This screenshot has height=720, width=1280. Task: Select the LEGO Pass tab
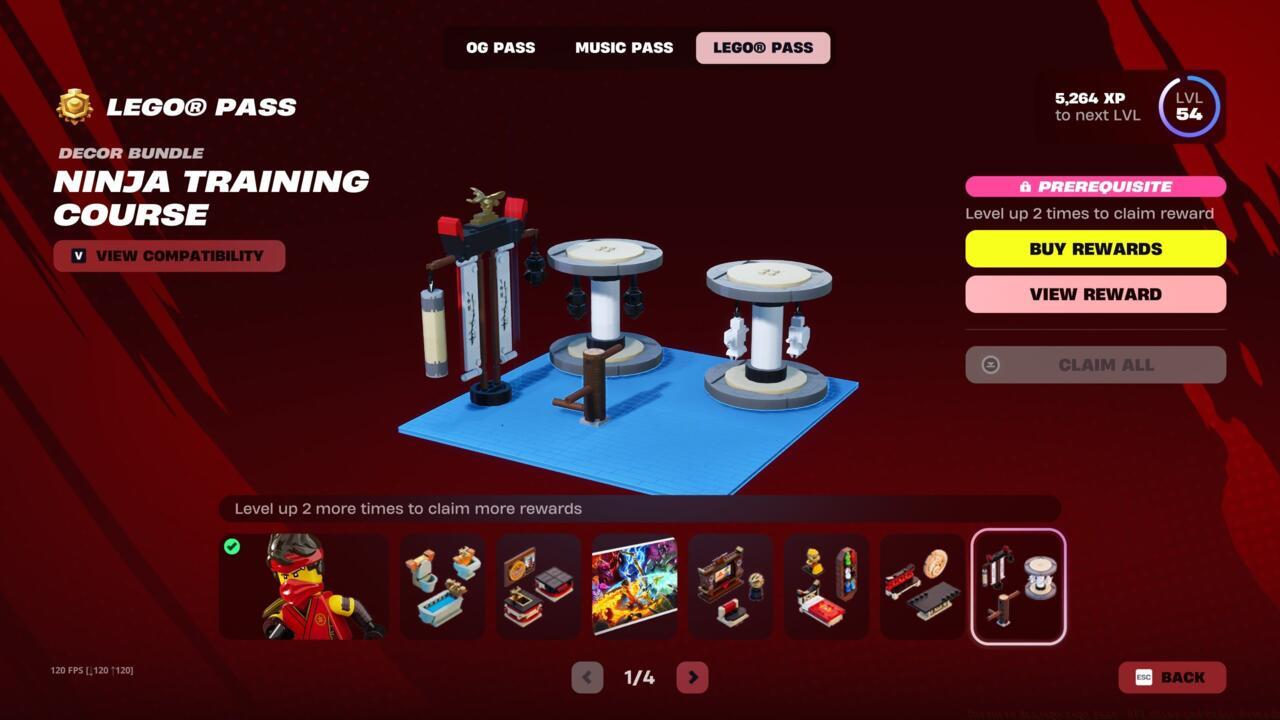point(762,47)
